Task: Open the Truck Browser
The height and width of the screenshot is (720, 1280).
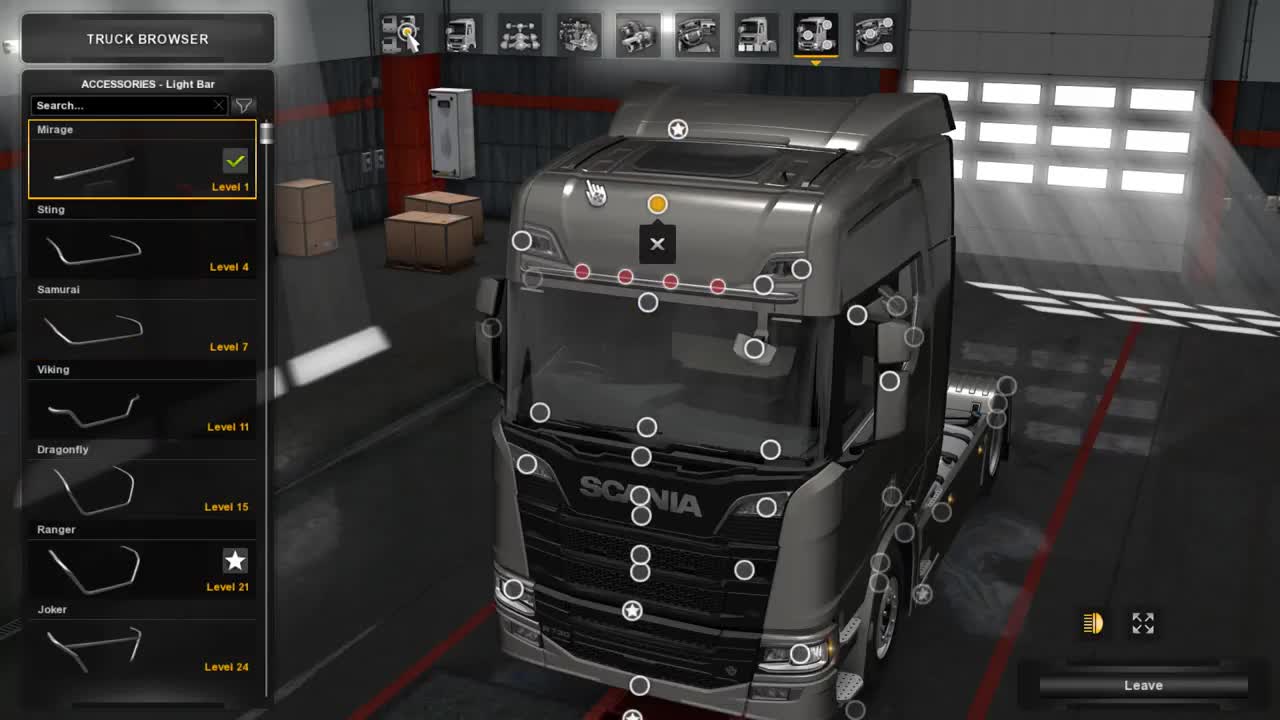Action: pyautogui.click(x=148, y=38)
